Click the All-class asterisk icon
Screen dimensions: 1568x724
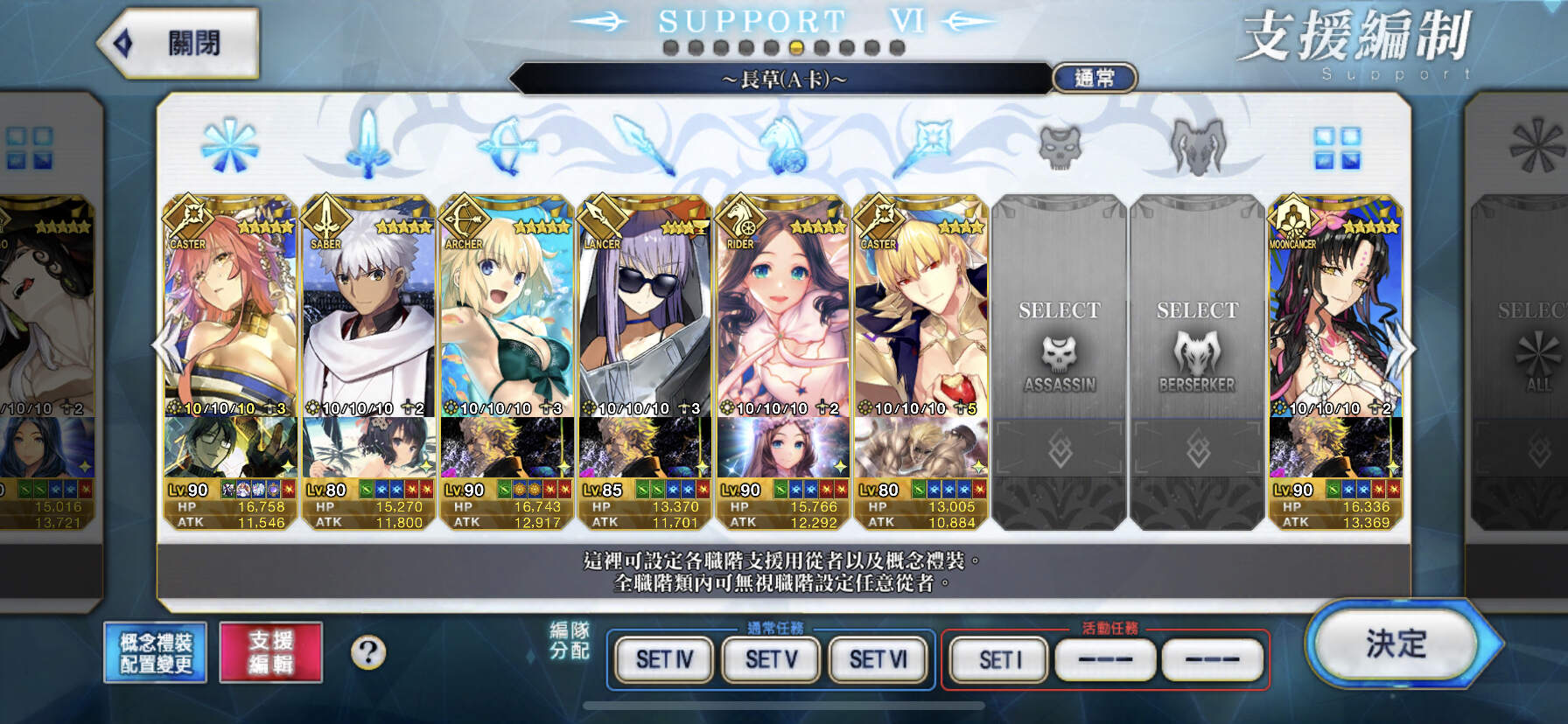[229, 144]
